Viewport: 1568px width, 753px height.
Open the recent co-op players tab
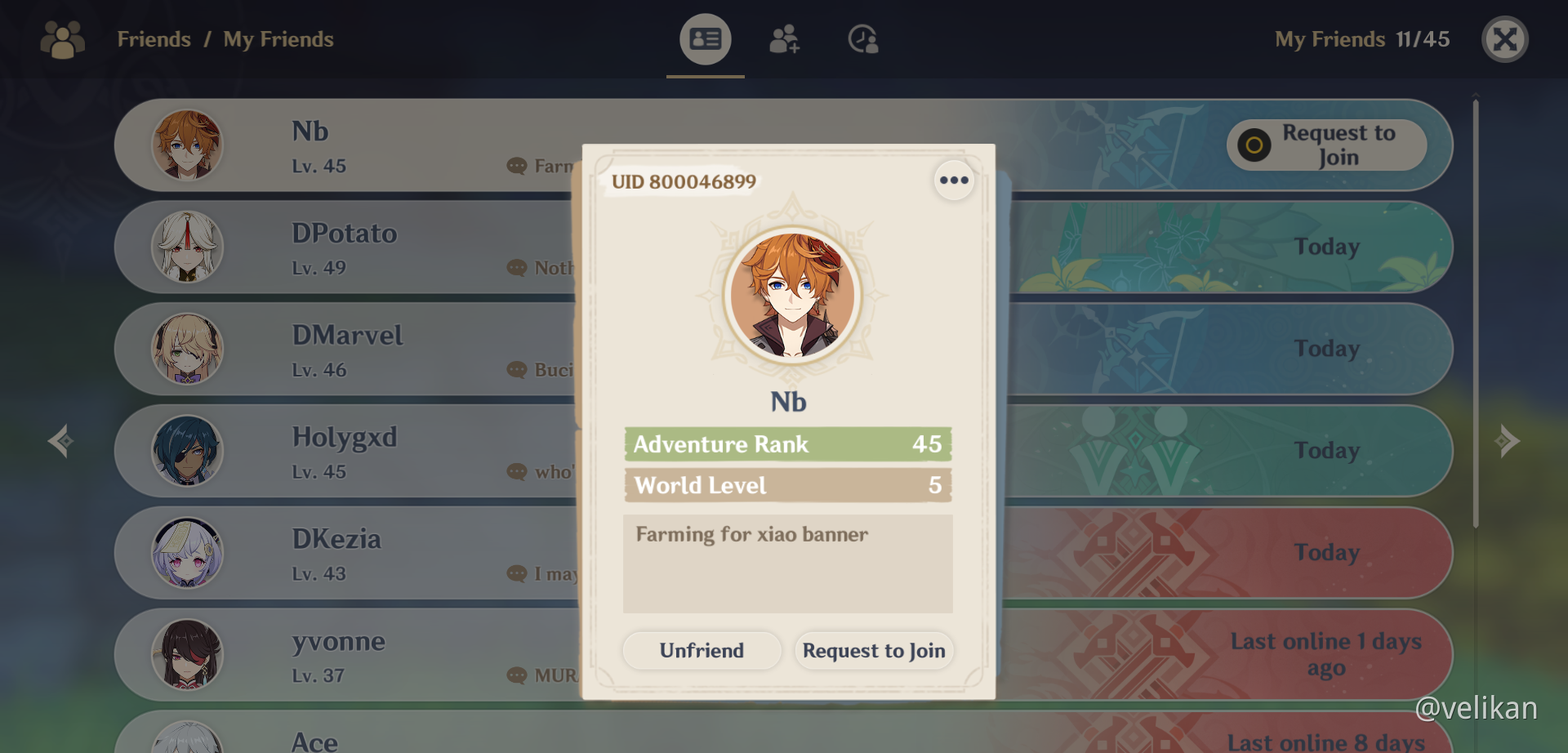point(862,39)
